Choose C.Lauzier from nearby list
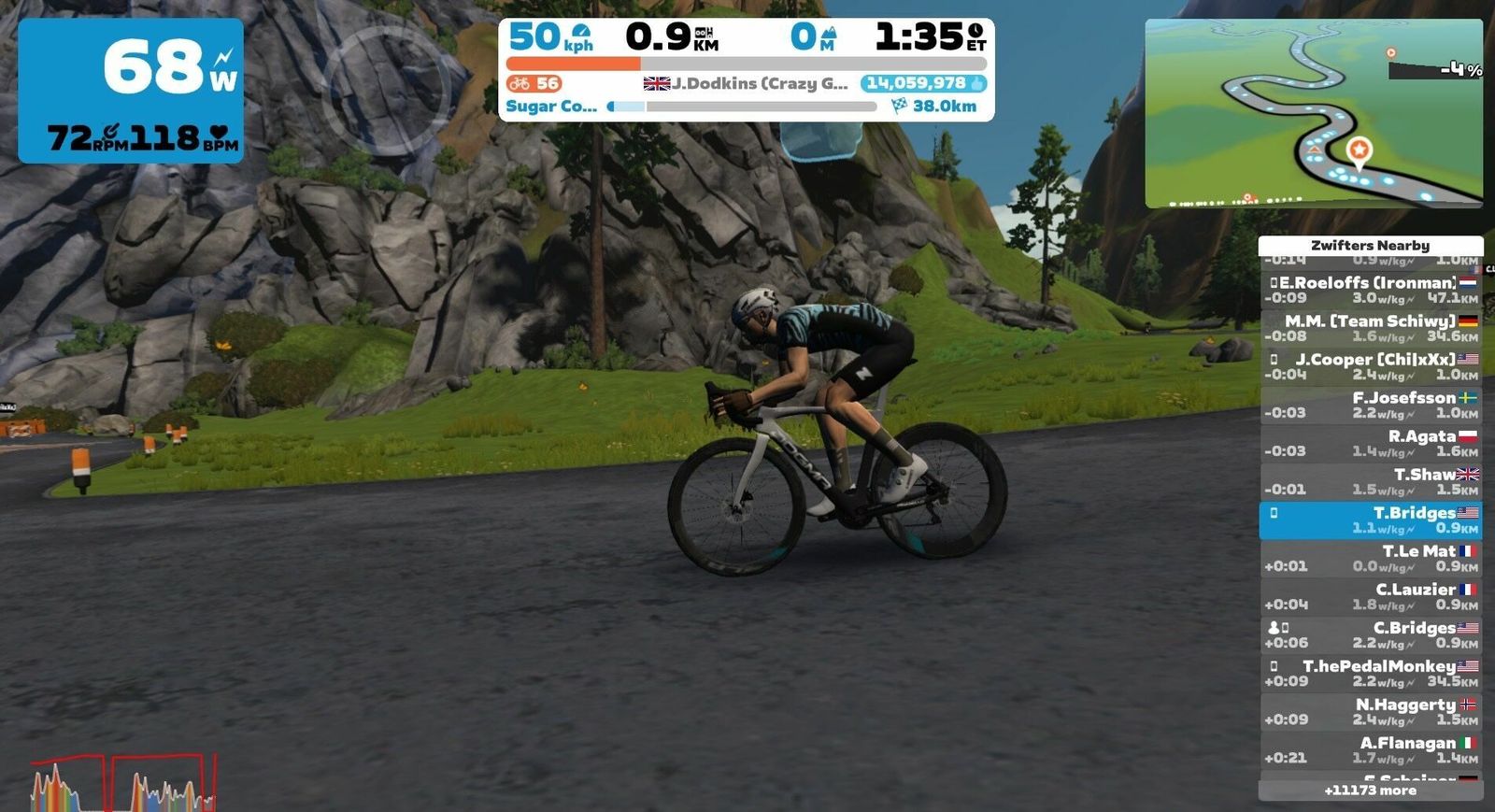The width and height of the screenshot is (1495, 812). (x=1371, y=597)
